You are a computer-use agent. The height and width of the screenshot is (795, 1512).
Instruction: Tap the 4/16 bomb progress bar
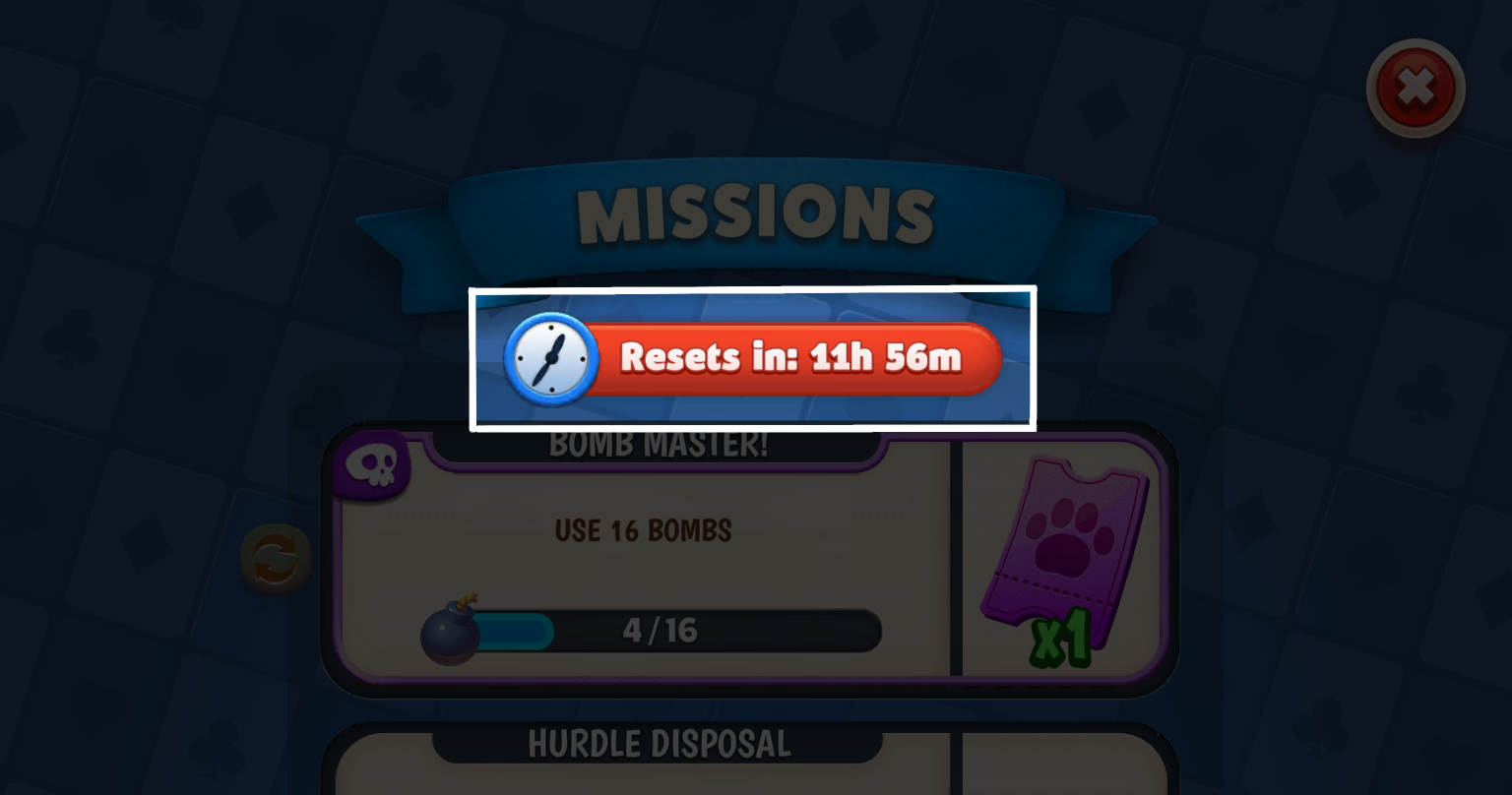(679, 632)
